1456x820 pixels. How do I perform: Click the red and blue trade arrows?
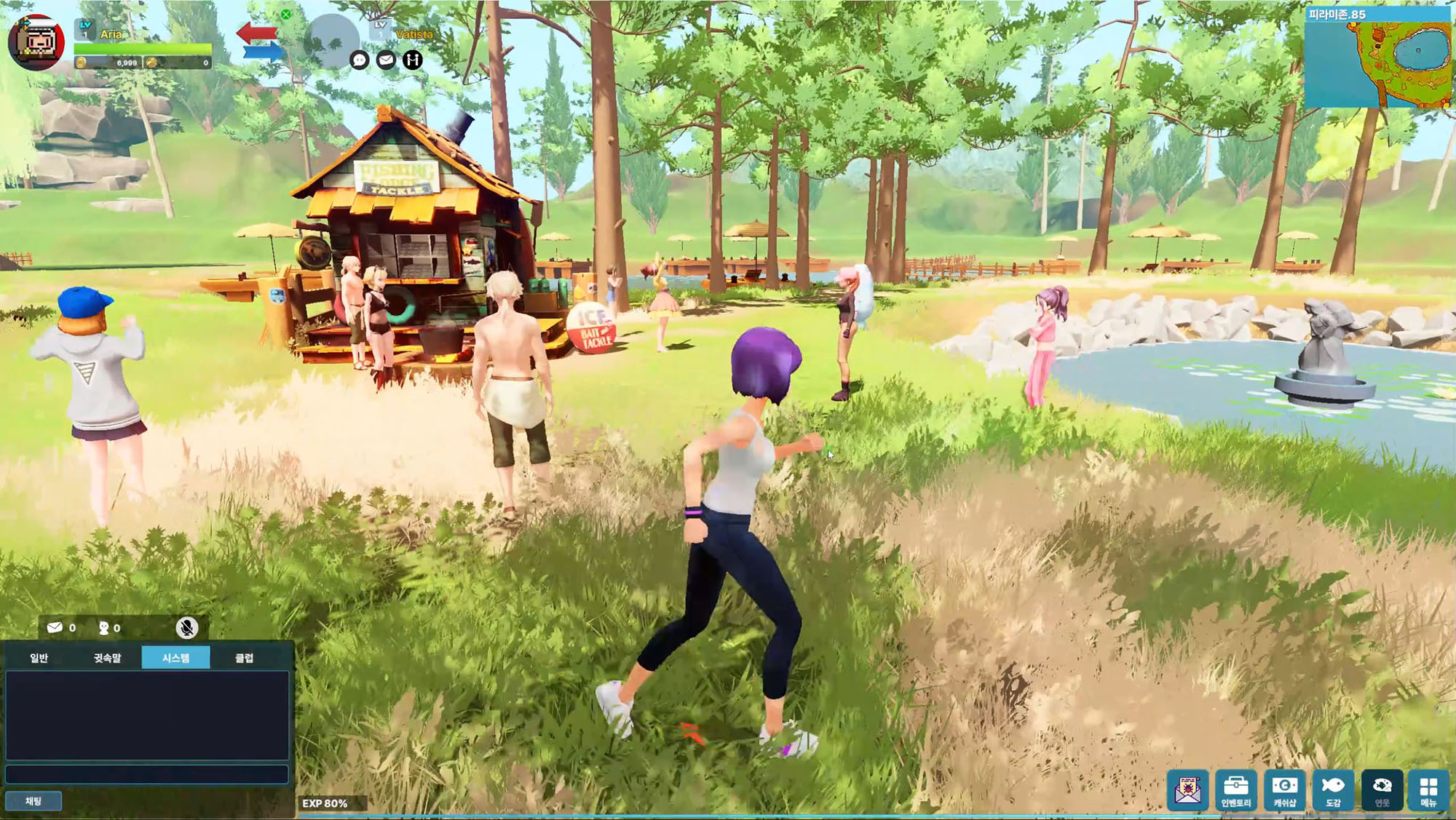point(259,41)
